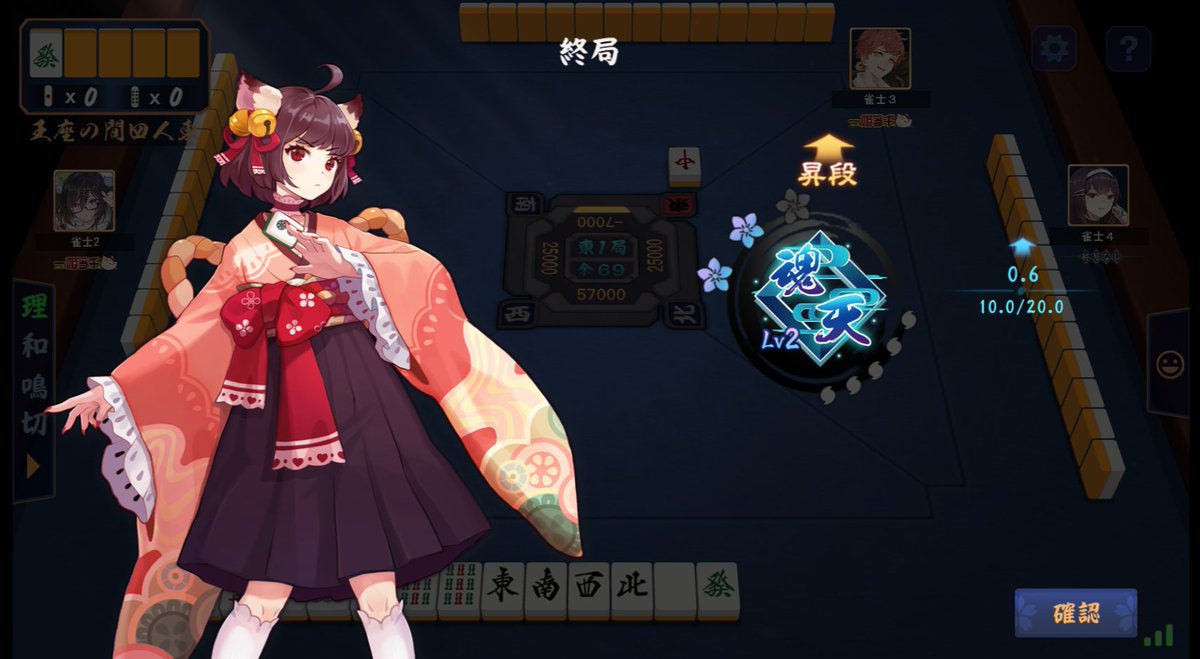Open the question mark help
The height and width of the screenshot is (659, 1200).
1128,47
